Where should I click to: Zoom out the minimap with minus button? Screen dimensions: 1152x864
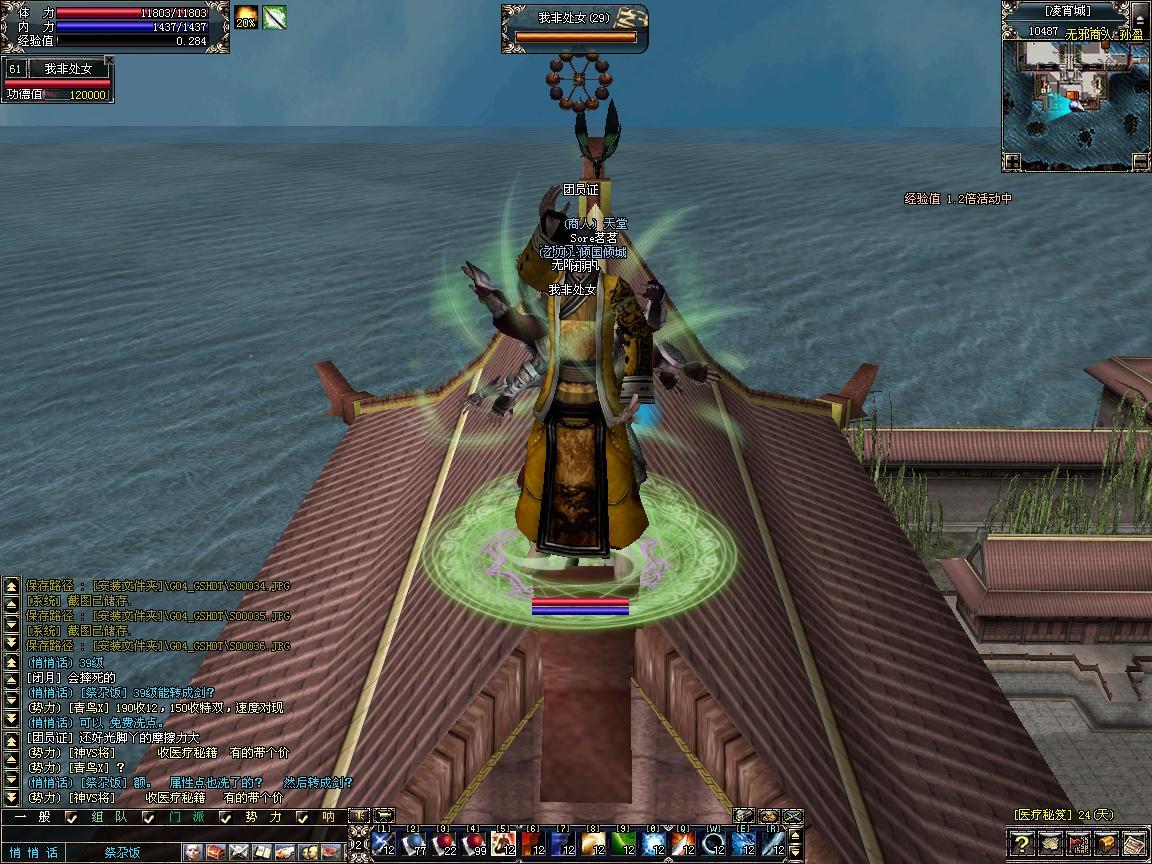pos(1140,161)
